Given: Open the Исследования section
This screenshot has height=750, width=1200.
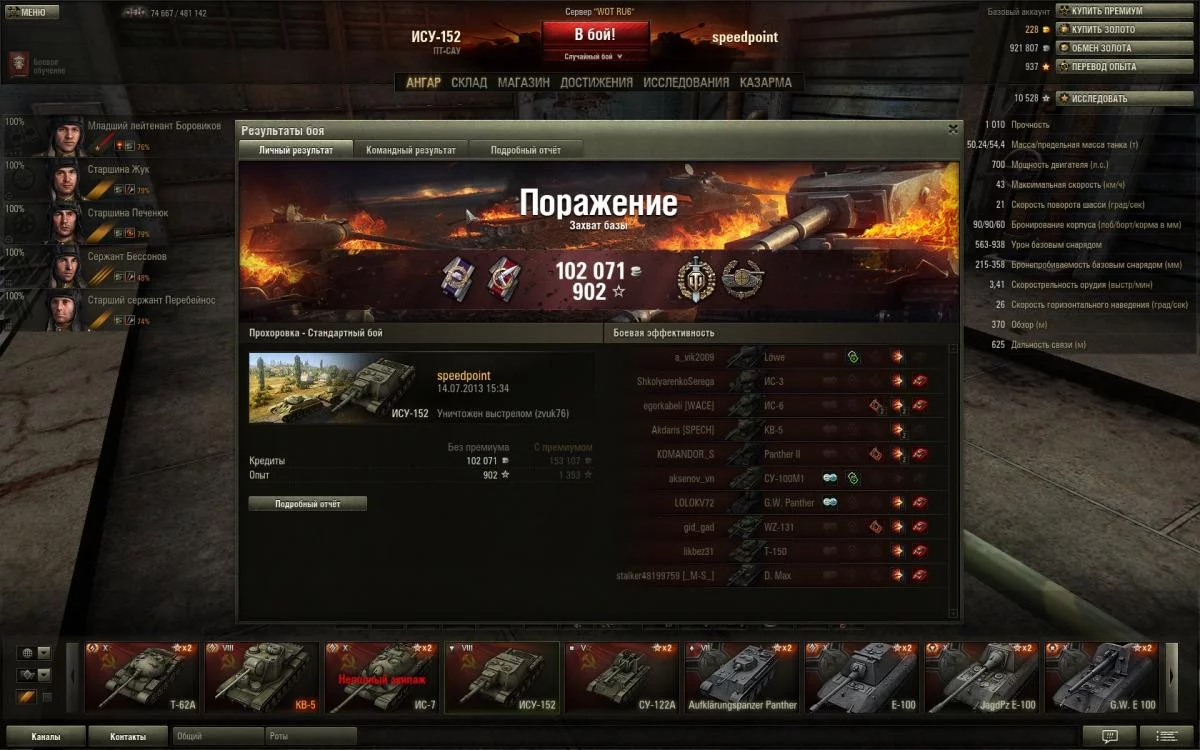Looking at the screenshot, I should point(686,83).
